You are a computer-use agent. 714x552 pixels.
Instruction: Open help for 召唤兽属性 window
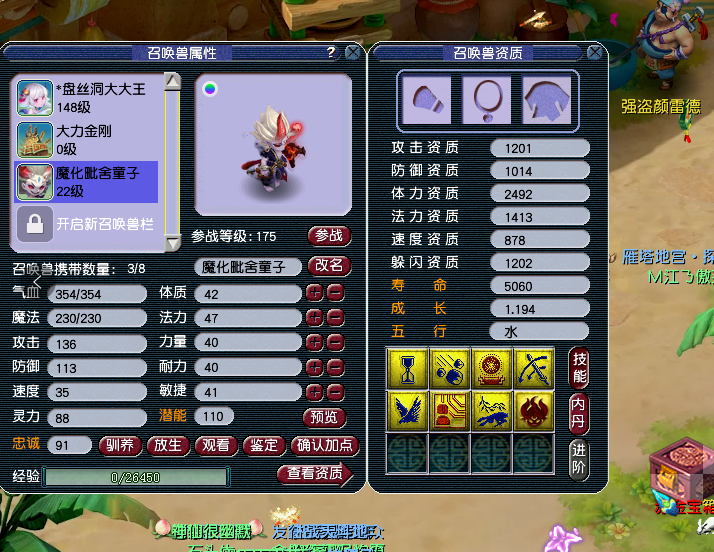(331, 53)
